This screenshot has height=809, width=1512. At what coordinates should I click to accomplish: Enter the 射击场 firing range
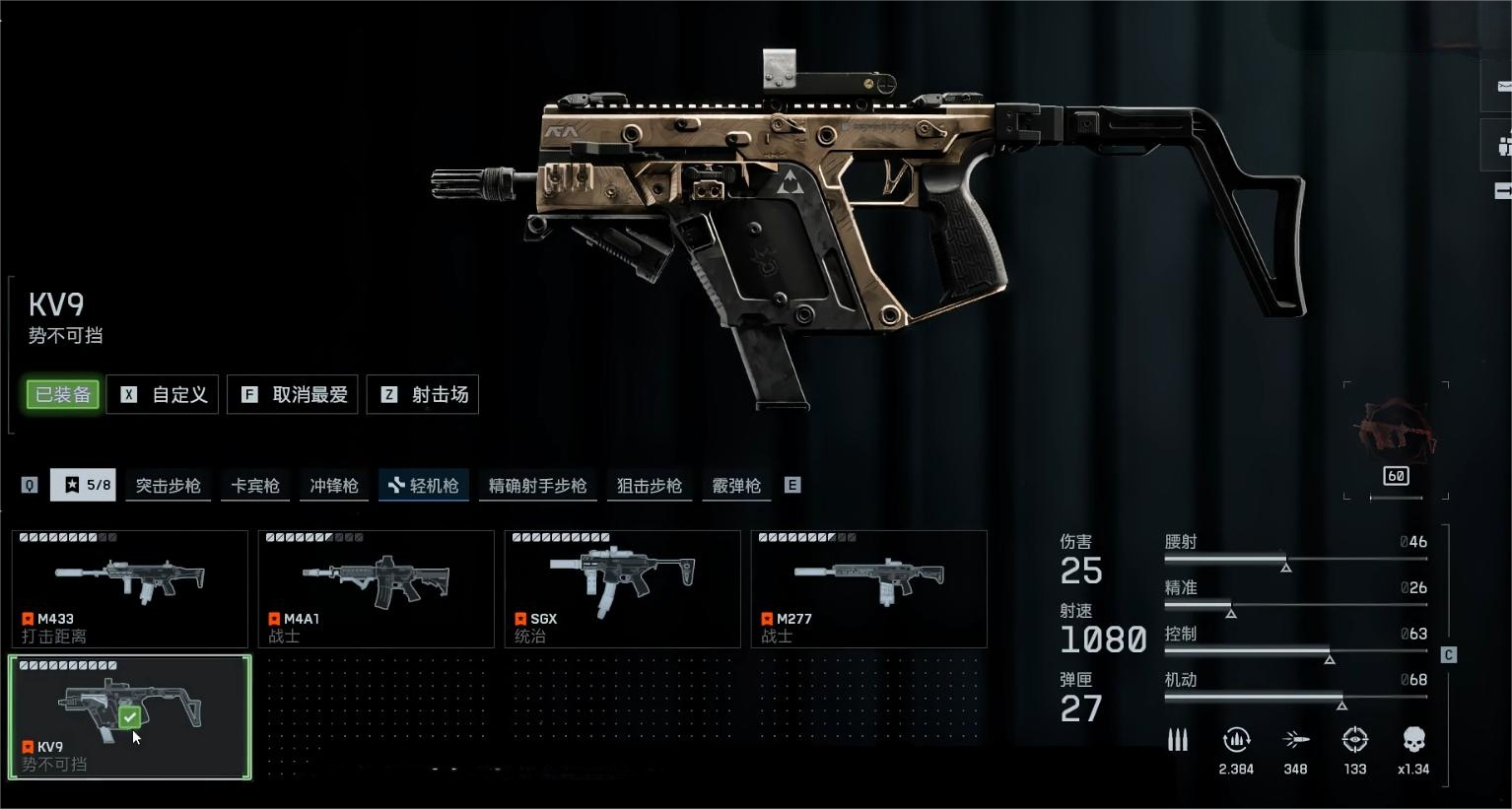pyautogui.click(x=423, y=395)
